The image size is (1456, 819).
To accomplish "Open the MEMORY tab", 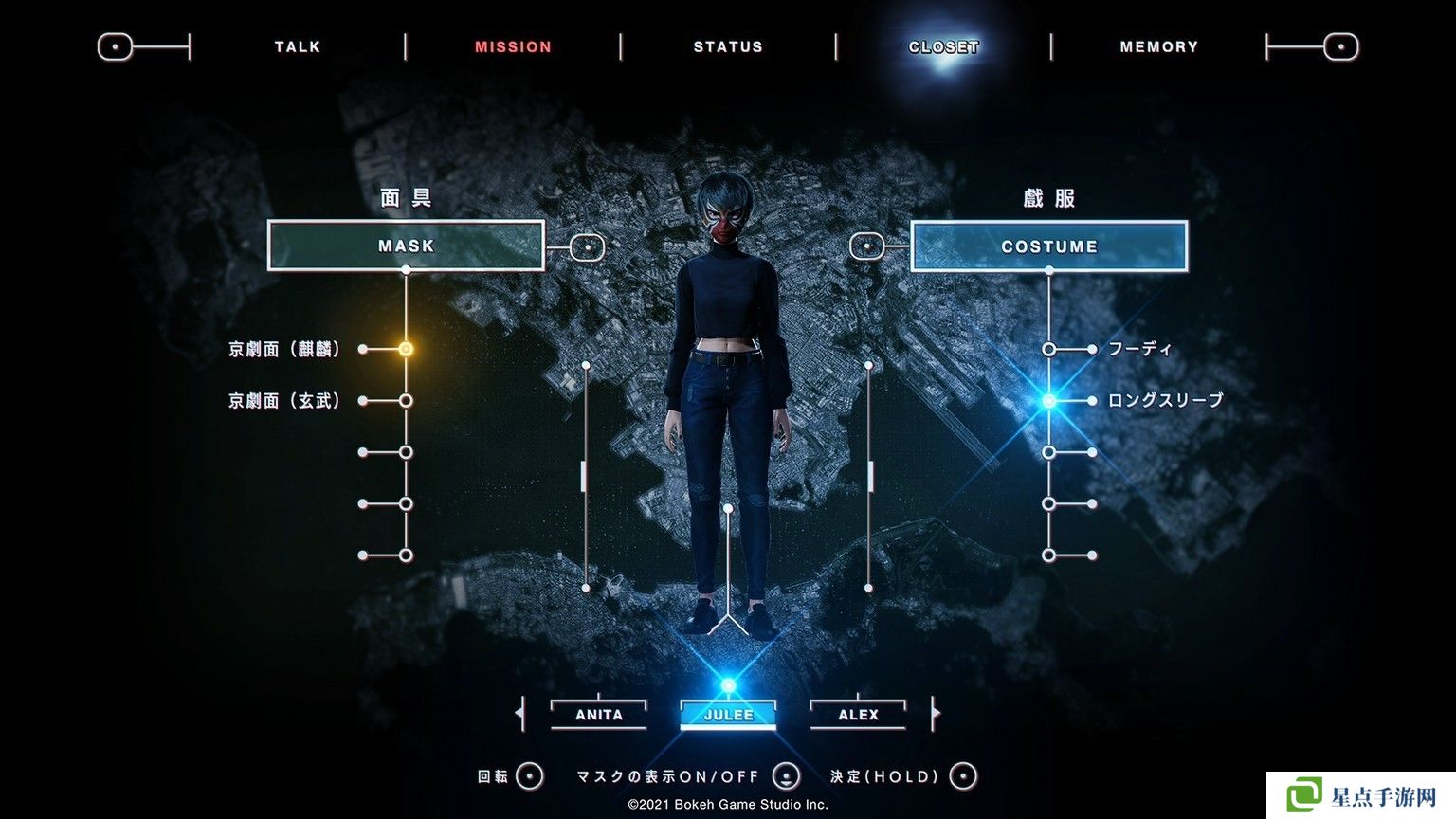I will tap(1158, 46).
